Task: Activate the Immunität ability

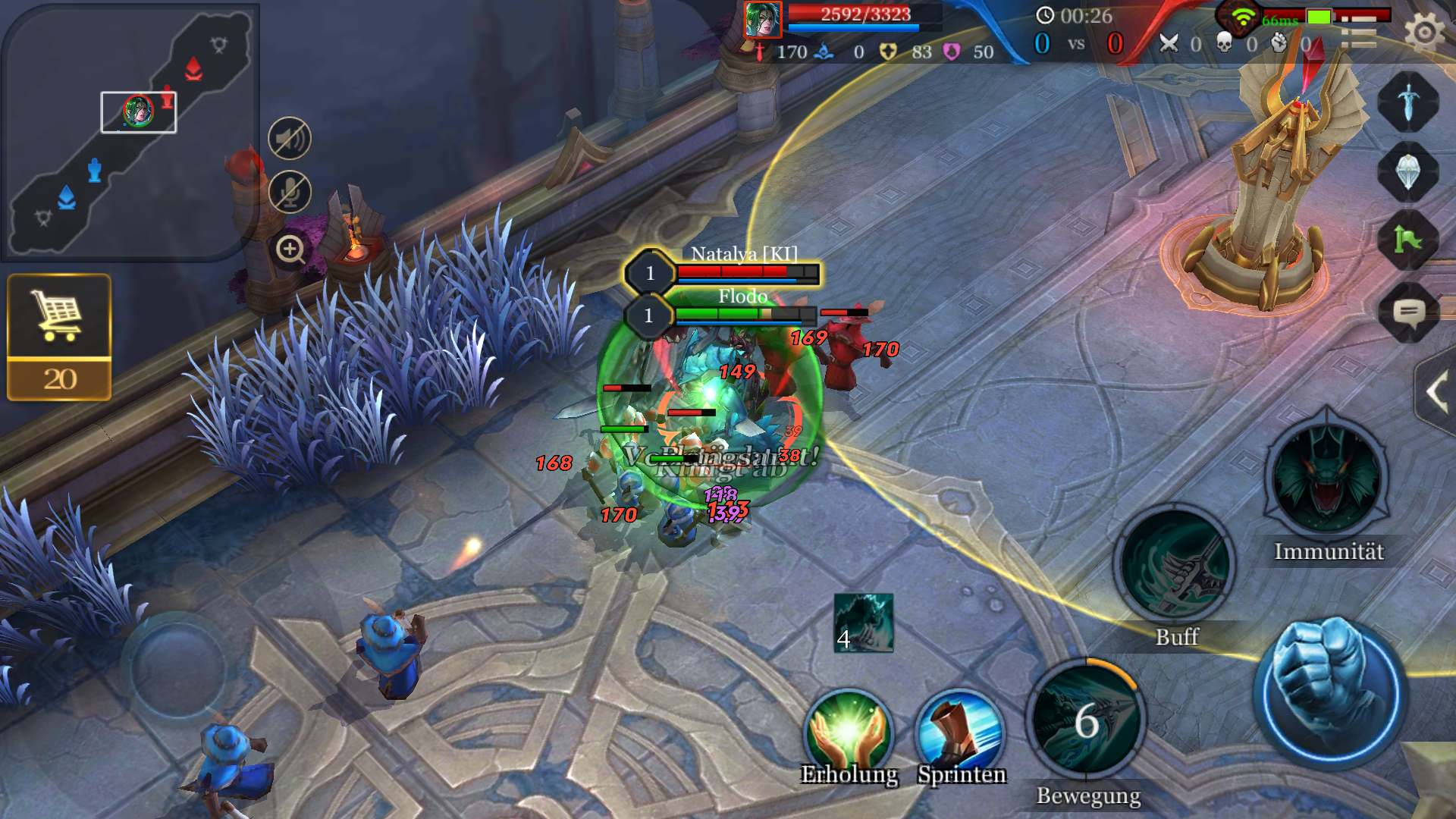Action: 1327,478
